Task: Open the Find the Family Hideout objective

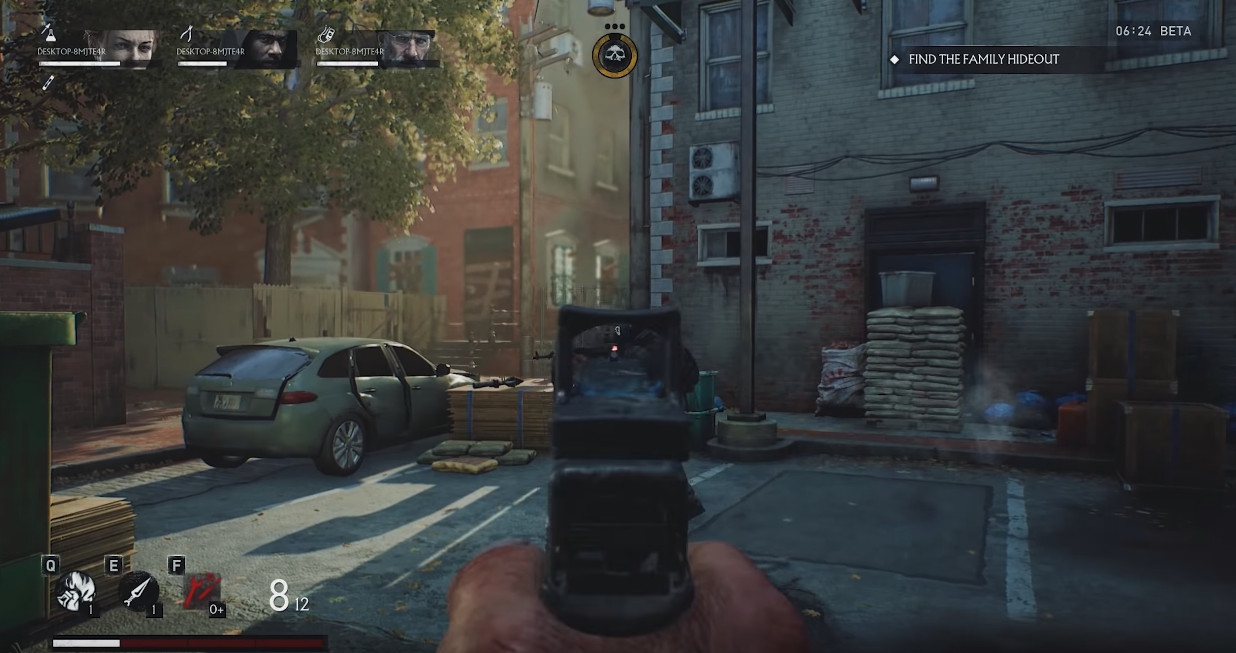Action: 983,59
